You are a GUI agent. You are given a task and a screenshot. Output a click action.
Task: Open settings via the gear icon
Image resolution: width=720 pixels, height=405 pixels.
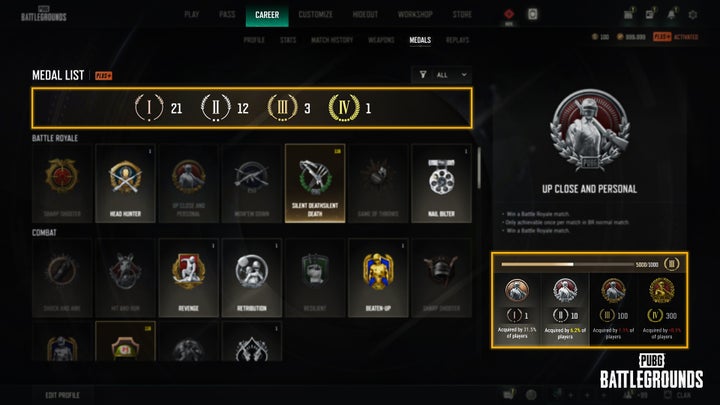(x=692, y=15)
